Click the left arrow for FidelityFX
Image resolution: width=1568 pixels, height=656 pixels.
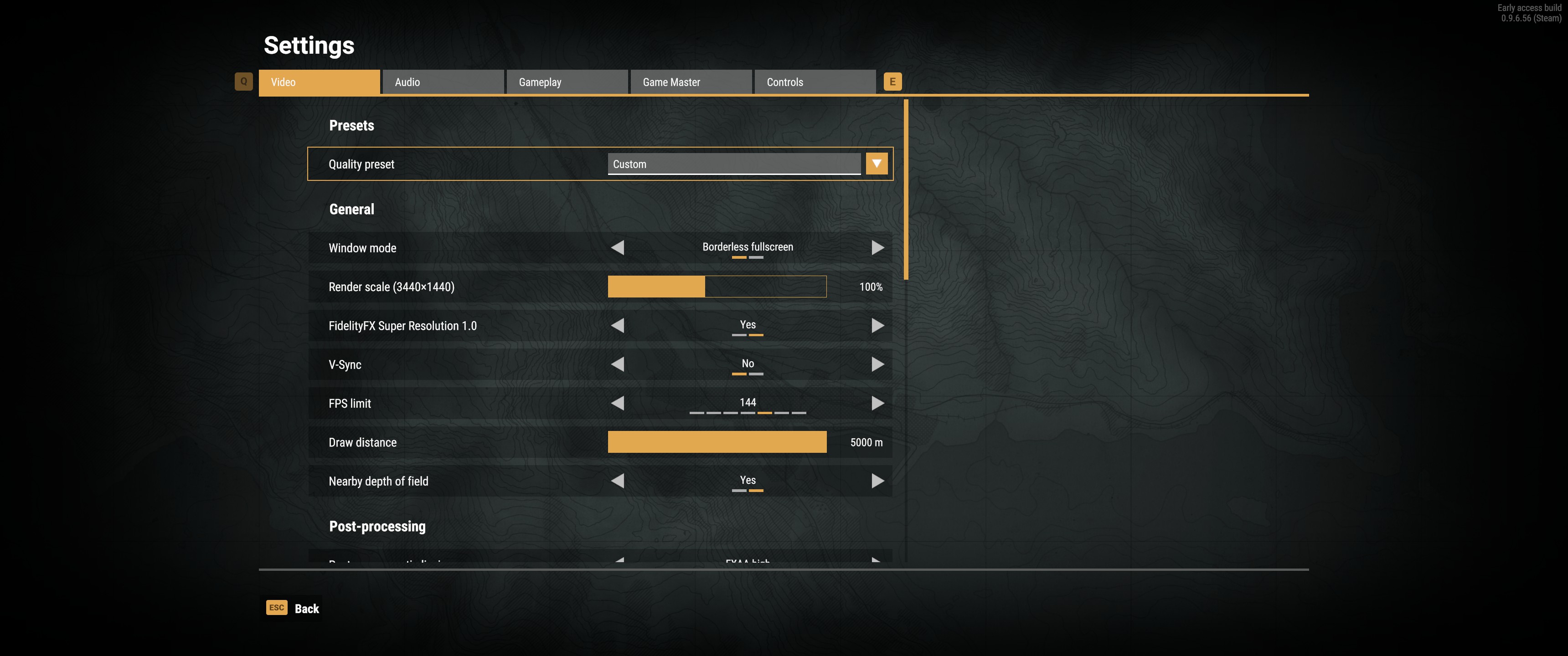(618, 326)
